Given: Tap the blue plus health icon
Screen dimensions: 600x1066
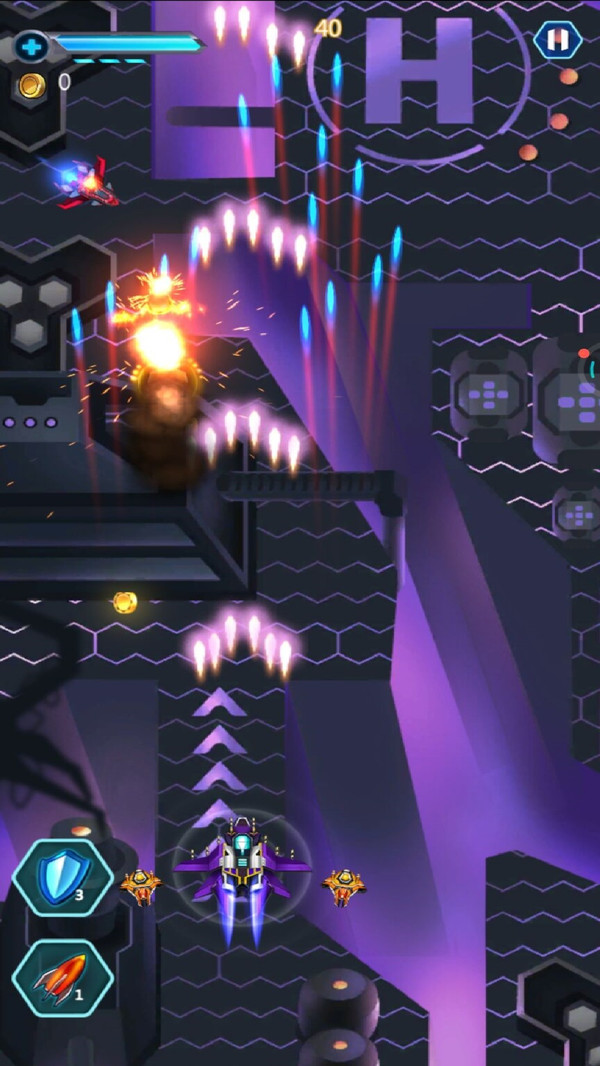Looking at the screenshot, I should (31, 46).
